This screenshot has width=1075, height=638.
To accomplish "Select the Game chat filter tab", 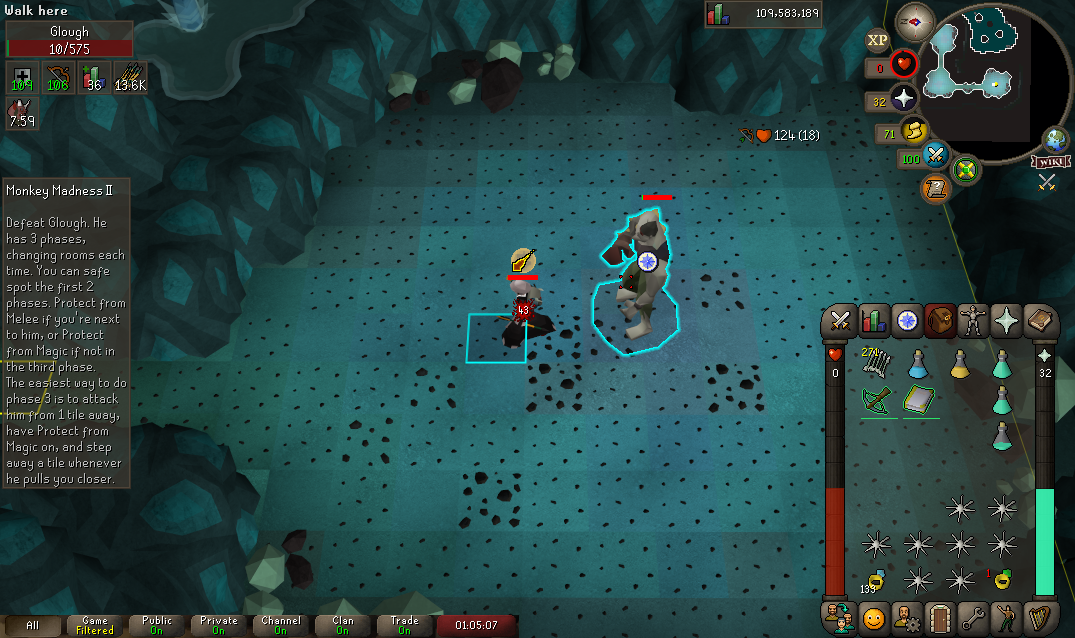I will [95, 625].
